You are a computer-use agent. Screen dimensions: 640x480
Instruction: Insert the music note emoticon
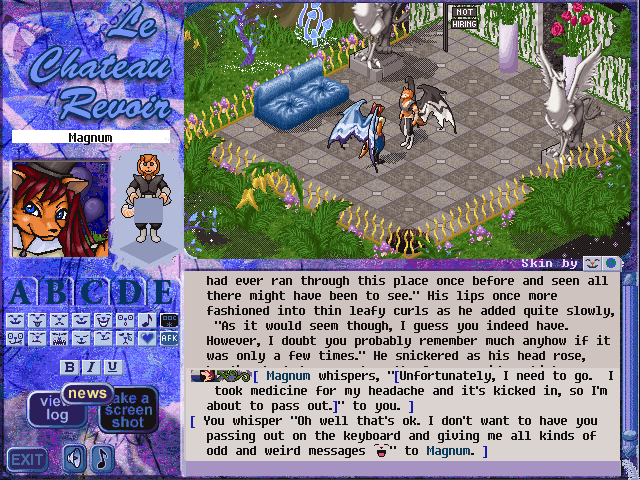[146, 321]
